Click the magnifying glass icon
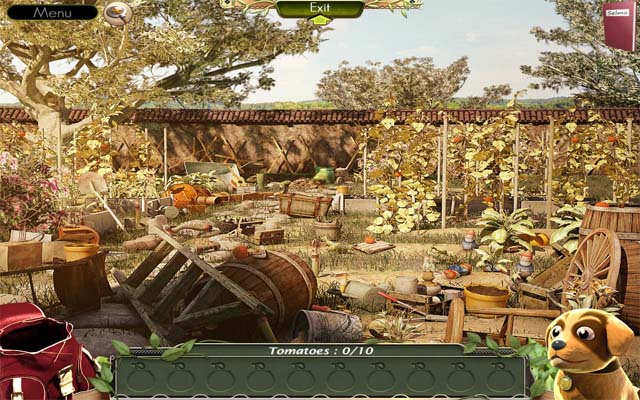The image size is (640, 400). [118, 13]
